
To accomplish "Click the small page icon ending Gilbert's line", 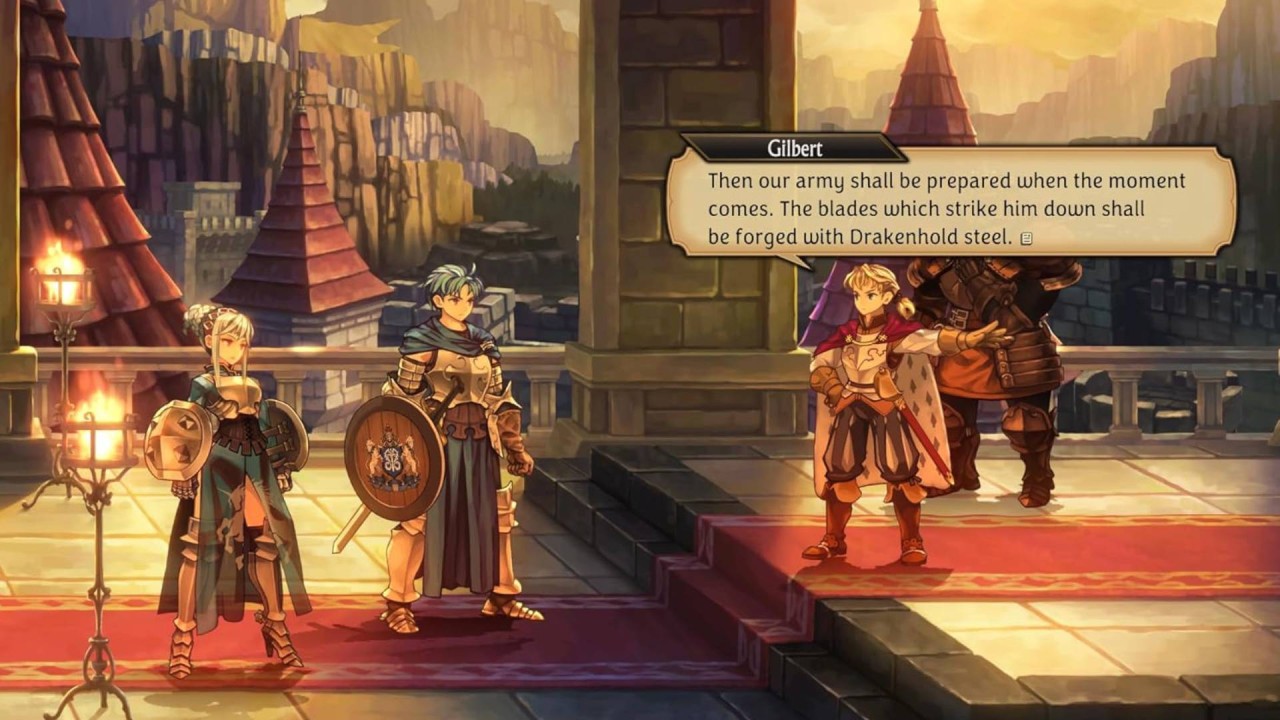I will pyautogui.click(x=1027, y=238).
